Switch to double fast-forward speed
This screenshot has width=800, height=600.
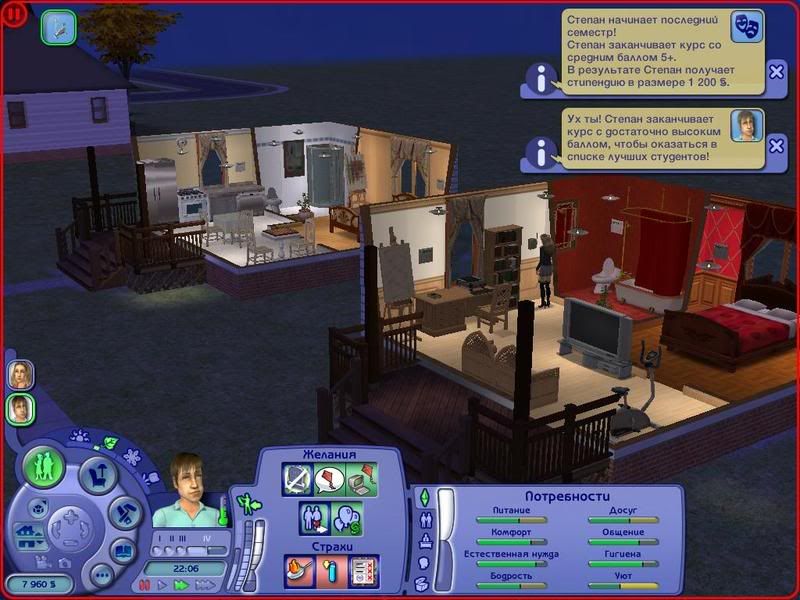pos(181,585)
